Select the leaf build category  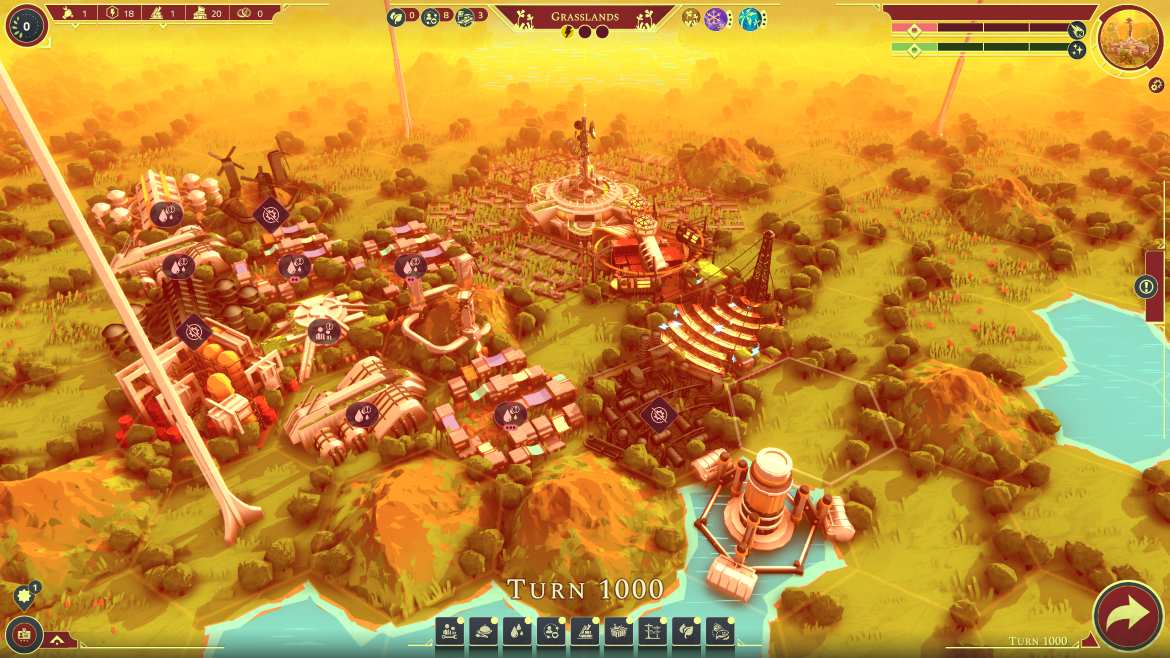pyautogui.click(x=686, y=631)
